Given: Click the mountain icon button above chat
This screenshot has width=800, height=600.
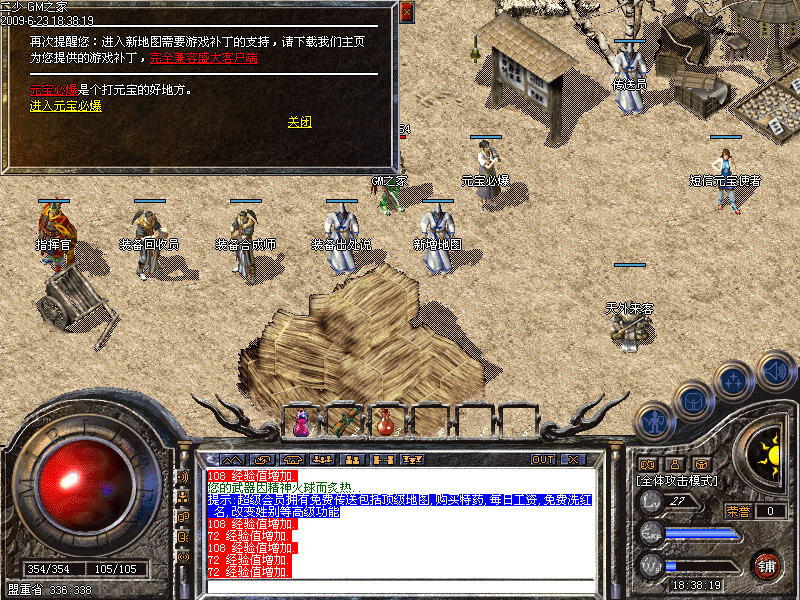Looking at the screenshot, I should [x=232, y=460].
